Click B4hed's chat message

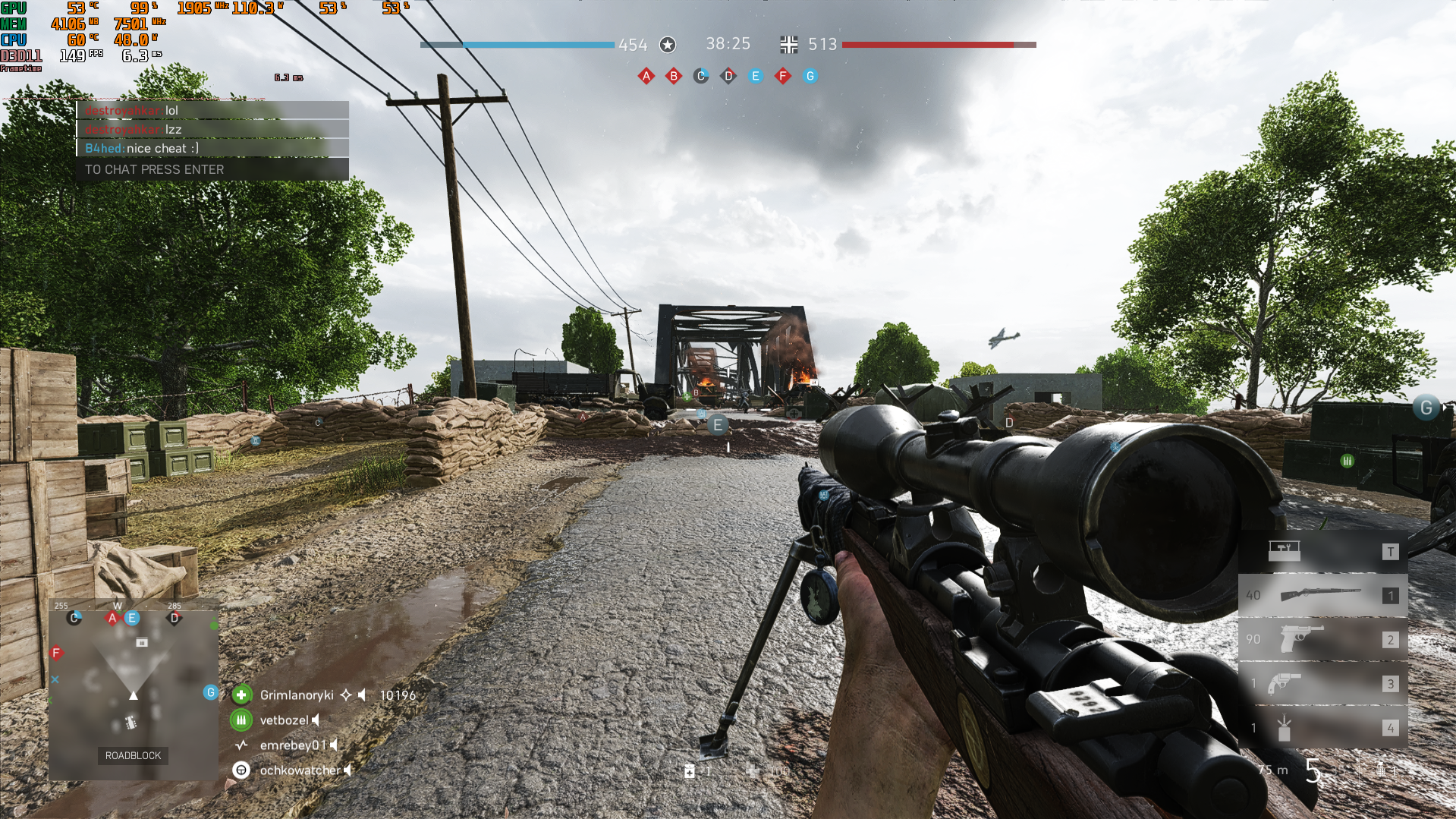(212, 149)
